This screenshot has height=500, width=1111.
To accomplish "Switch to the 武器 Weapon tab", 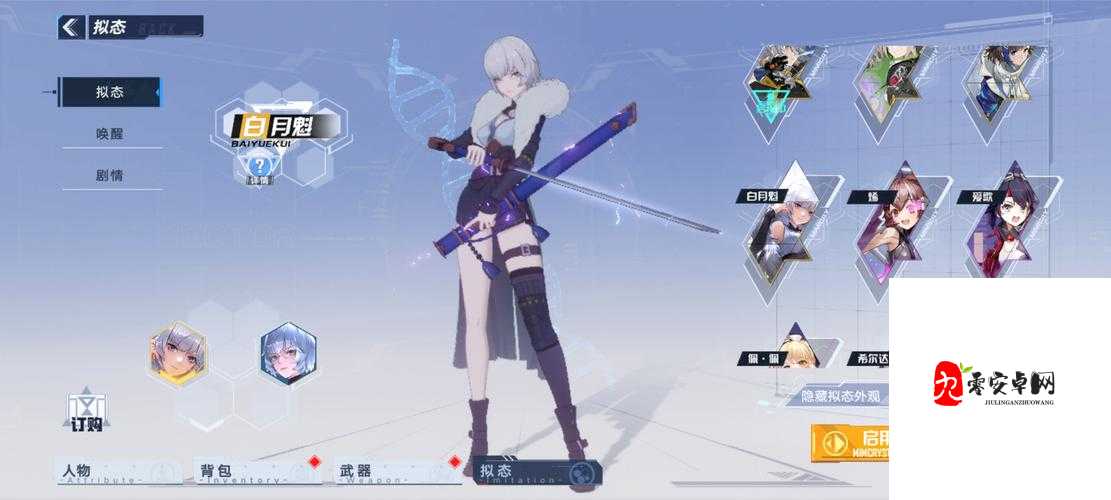I will click(x=396, y=472).
